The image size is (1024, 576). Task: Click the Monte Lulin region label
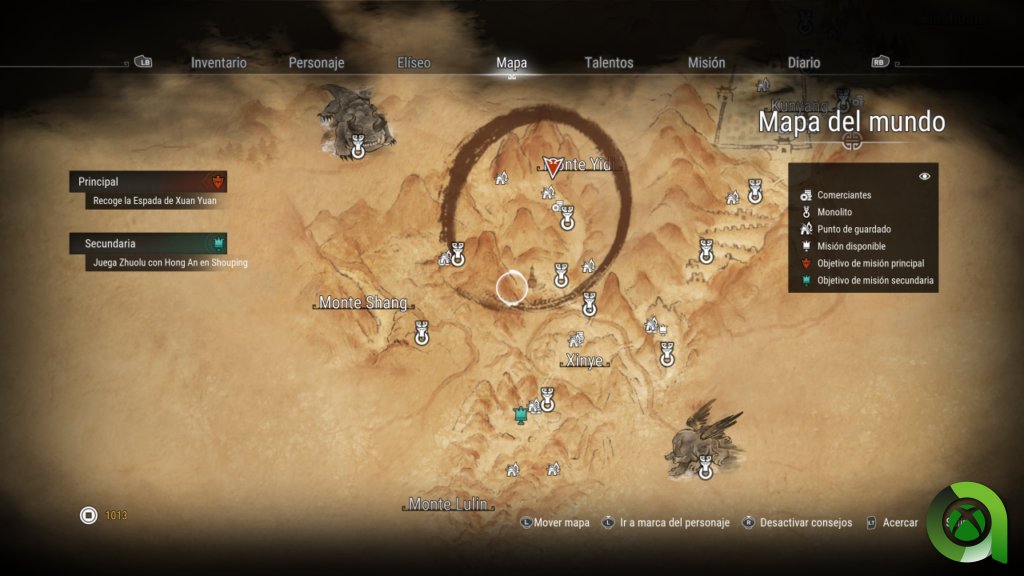click(450, 504)
